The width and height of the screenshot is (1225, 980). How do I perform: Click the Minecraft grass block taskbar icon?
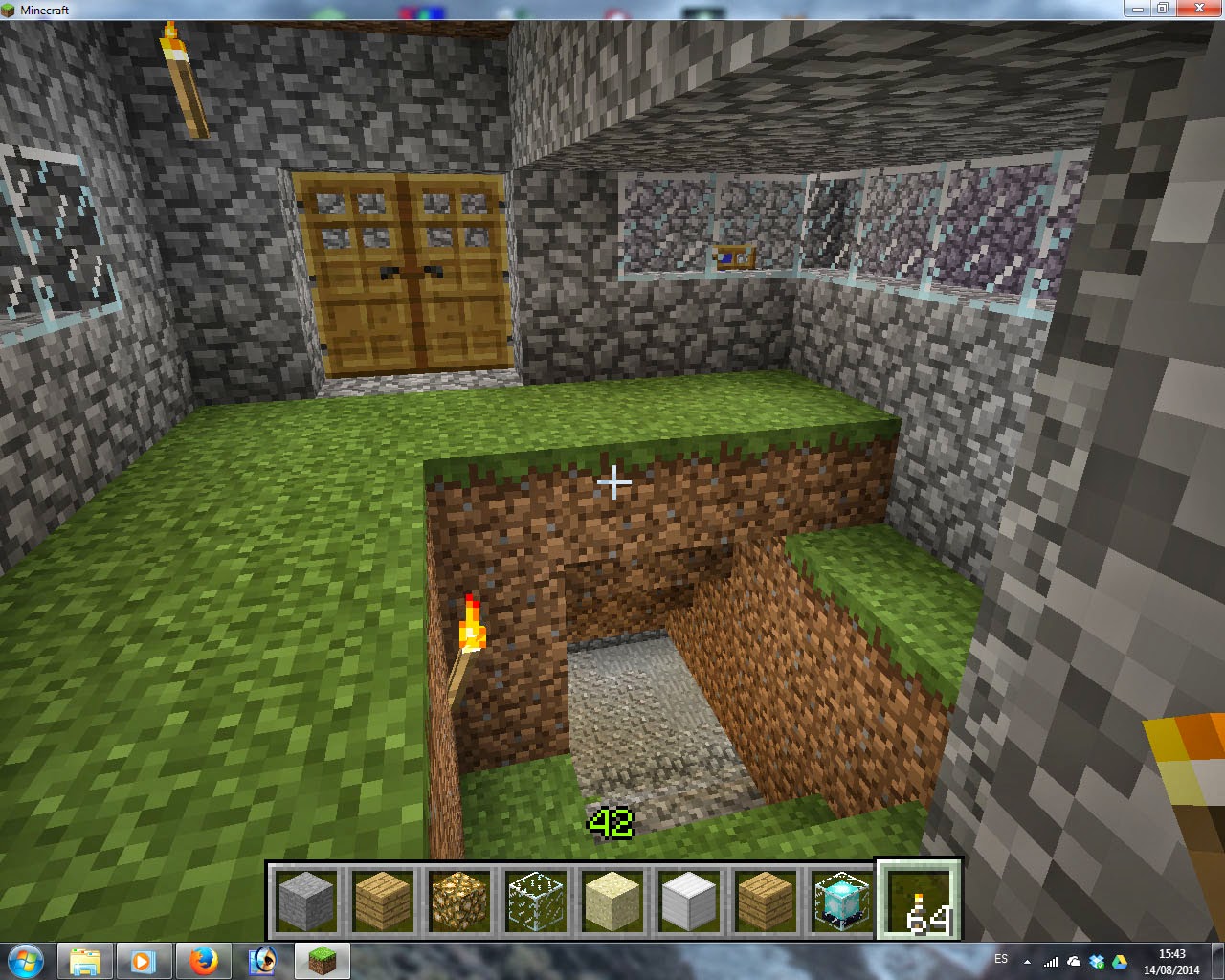[x=322, y=960]
